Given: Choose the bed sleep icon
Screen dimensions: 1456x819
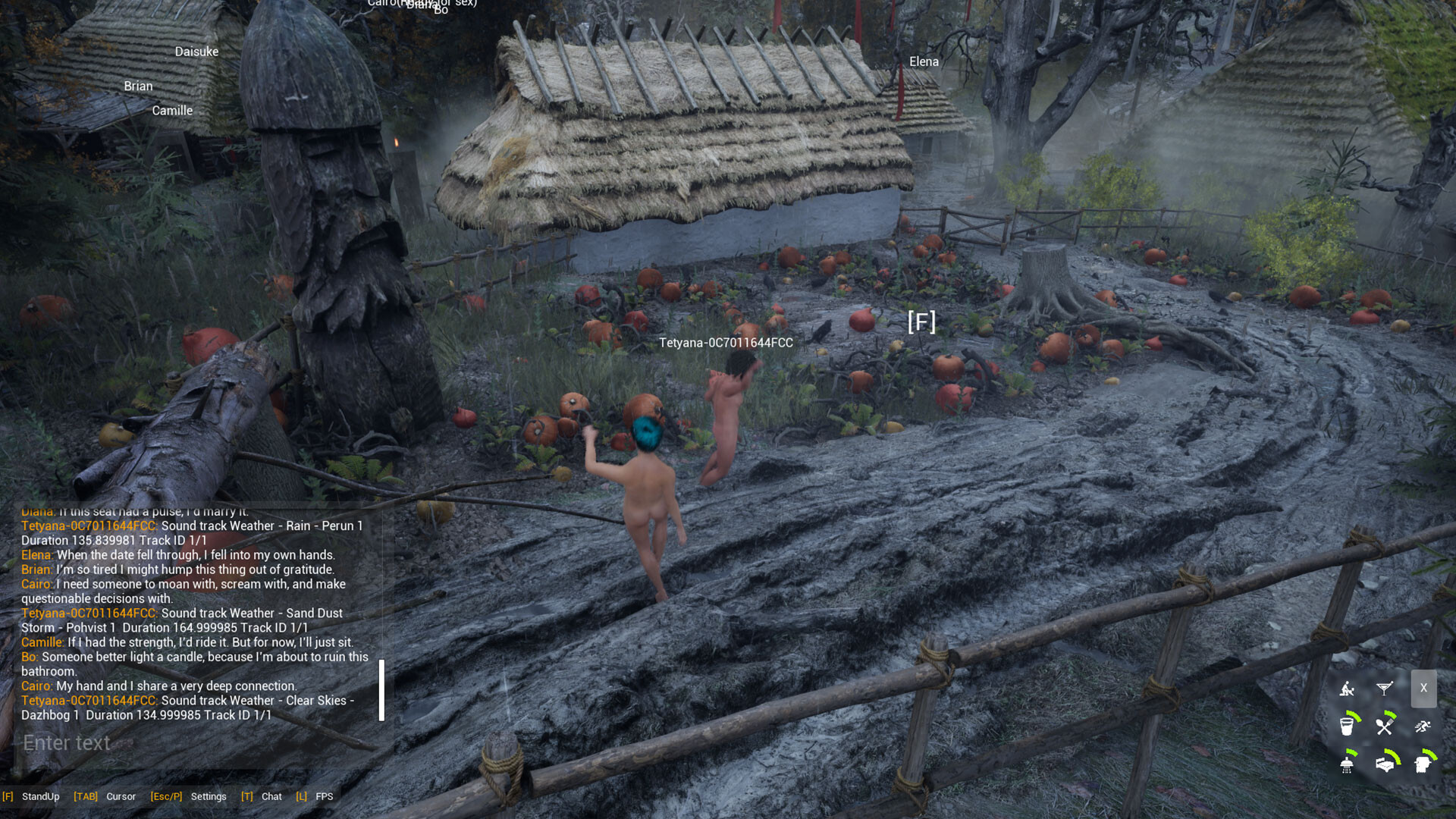Looking at the screenshot, I should pos(1385,763).
